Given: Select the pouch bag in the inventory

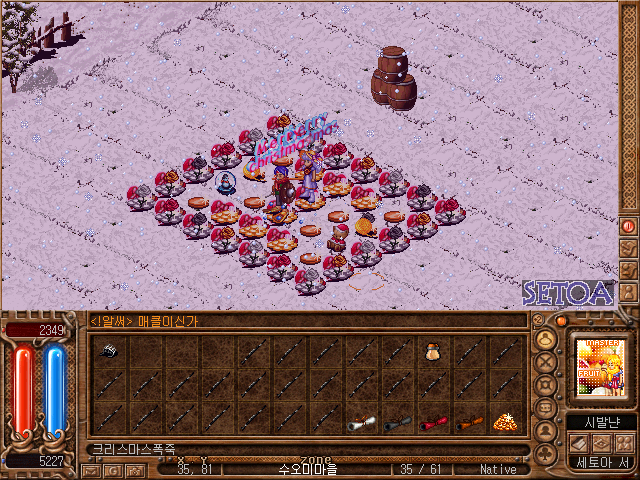Looking at the screenshot, I should [433, 351].
